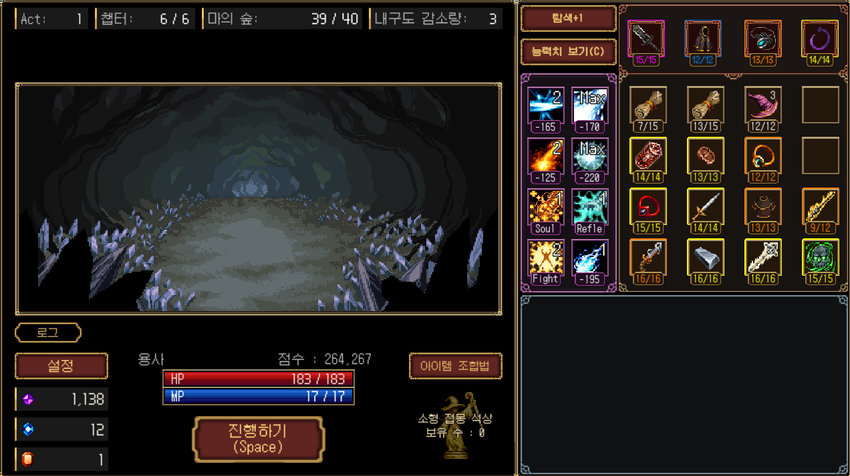Use the blue flame skill costing 195
The width and height of the screenshot is (850, 476).
tap(590, 259)
